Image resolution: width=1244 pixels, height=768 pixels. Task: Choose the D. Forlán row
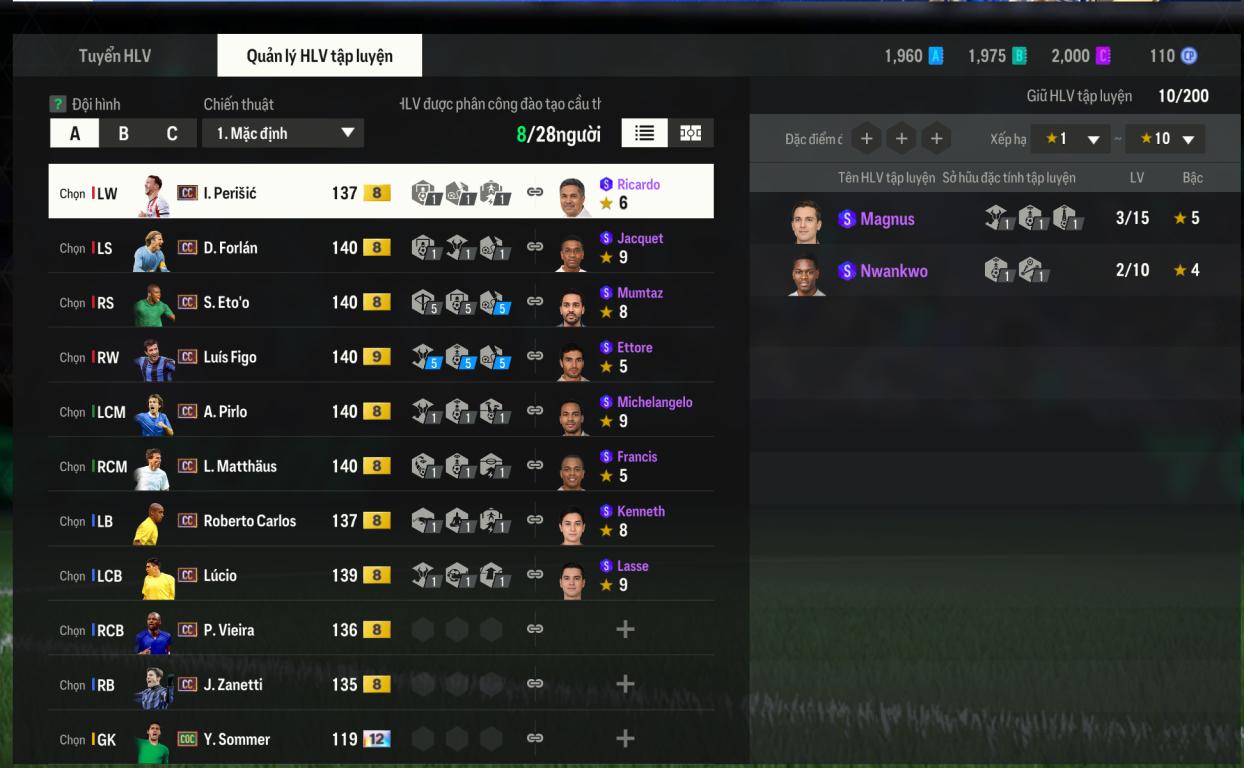[230, 248]
